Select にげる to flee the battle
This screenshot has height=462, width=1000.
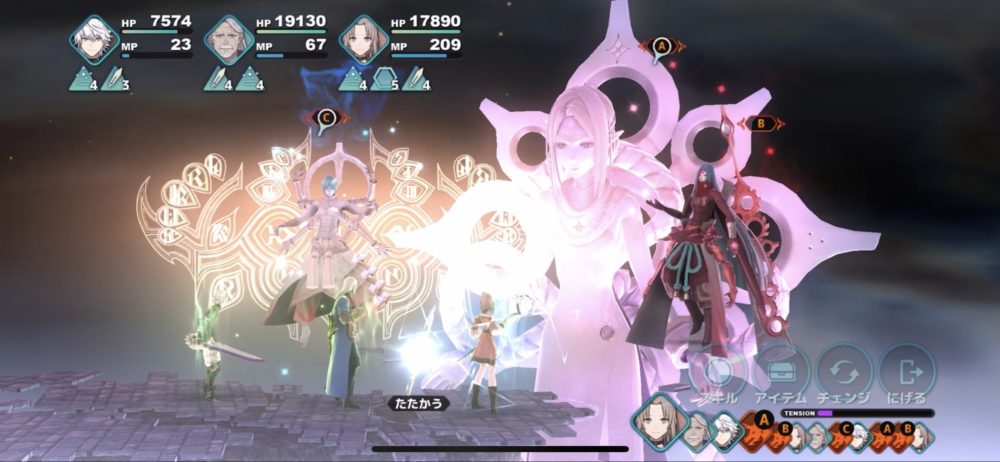point(908,372)
